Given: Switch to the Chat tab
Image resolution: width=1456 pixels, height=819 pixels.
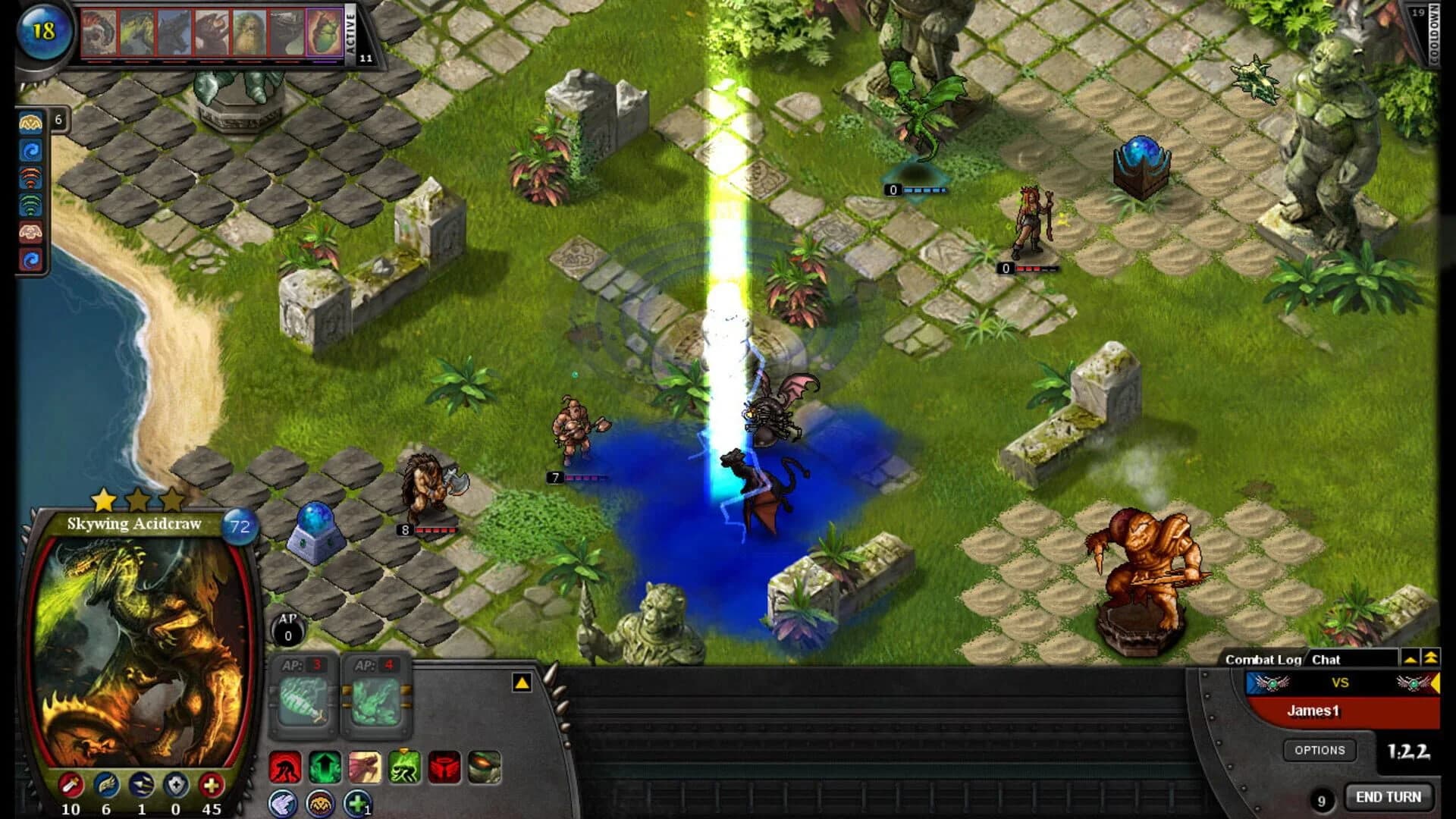Looking at the screenshot, I should [1326, 659].
